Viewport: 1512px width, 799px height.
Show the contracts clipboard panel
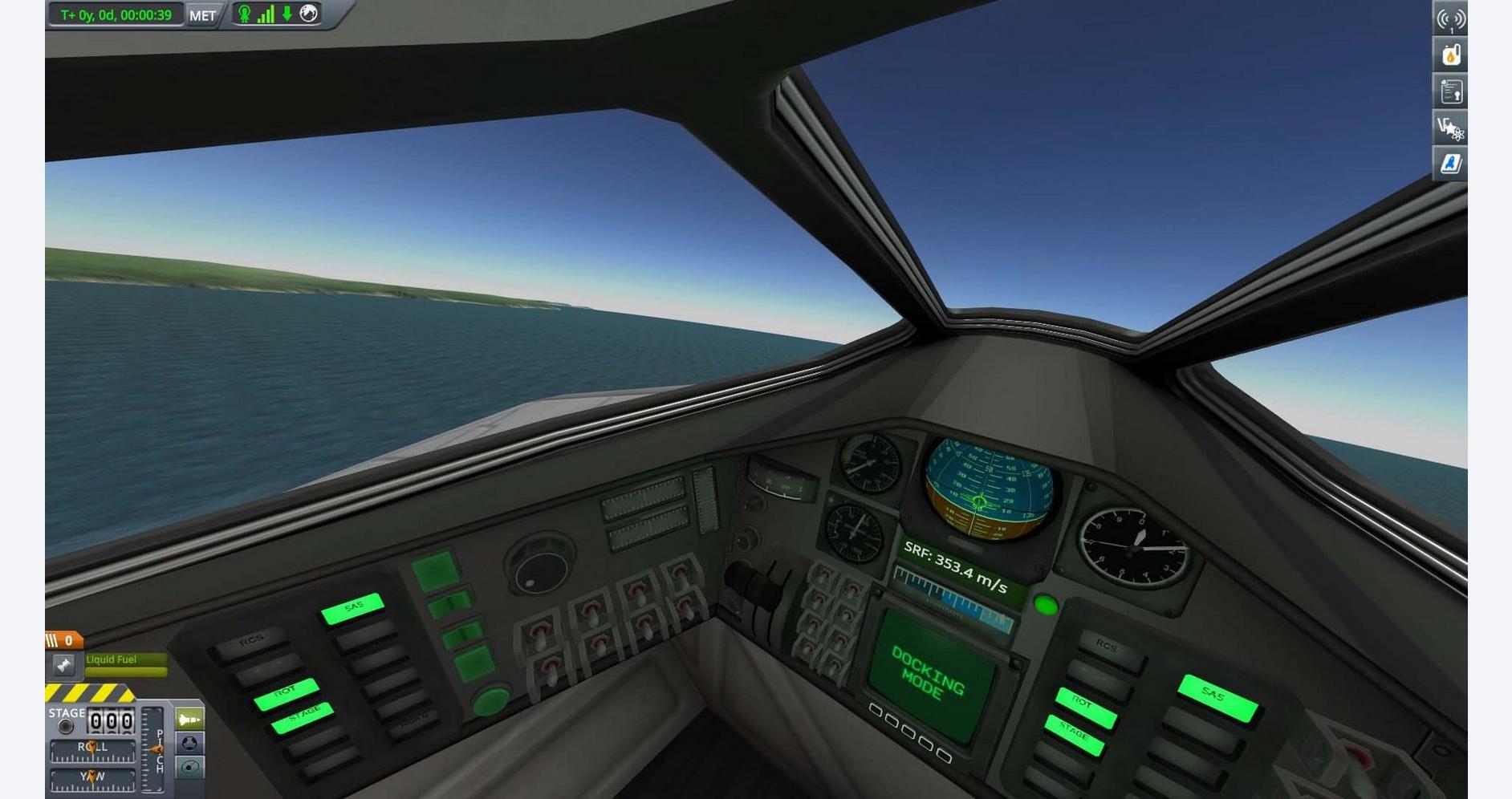tap(1450, 92)
